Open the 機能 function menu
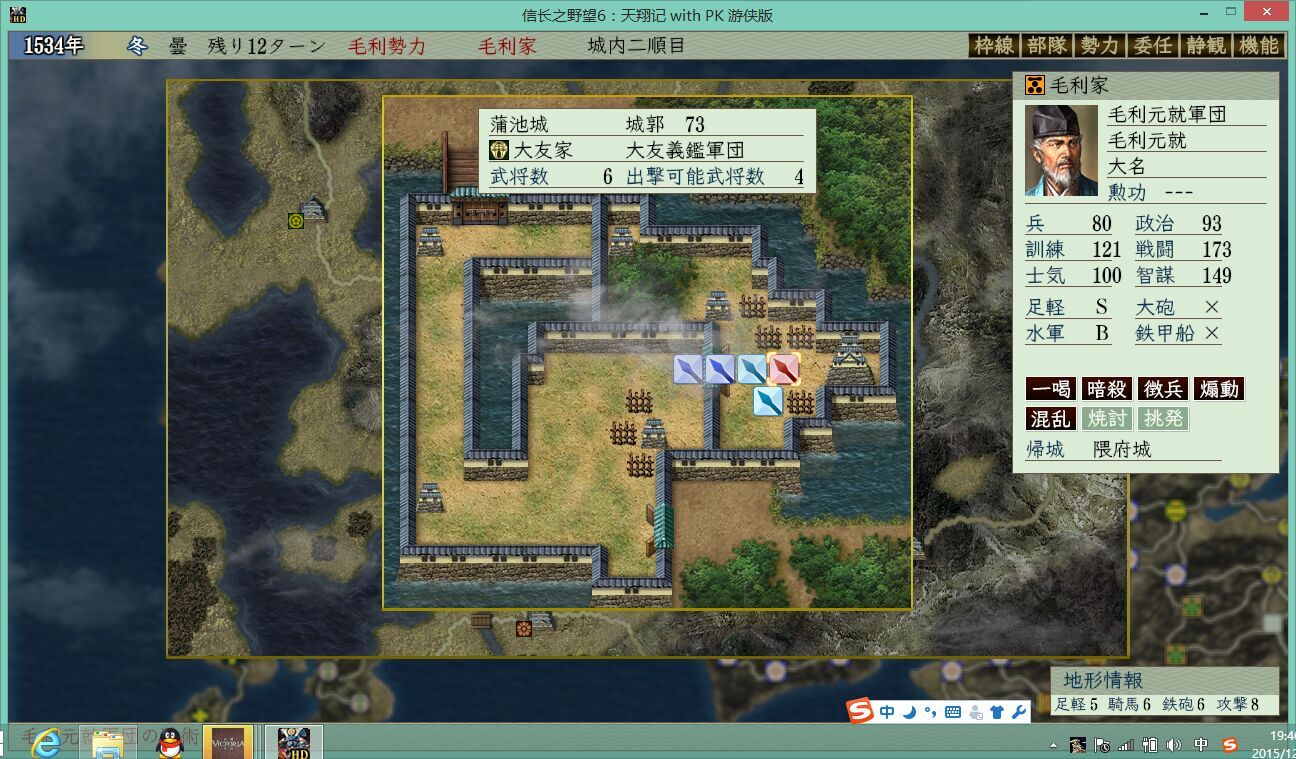1296x759 pixels. [x=1258, y=45]
